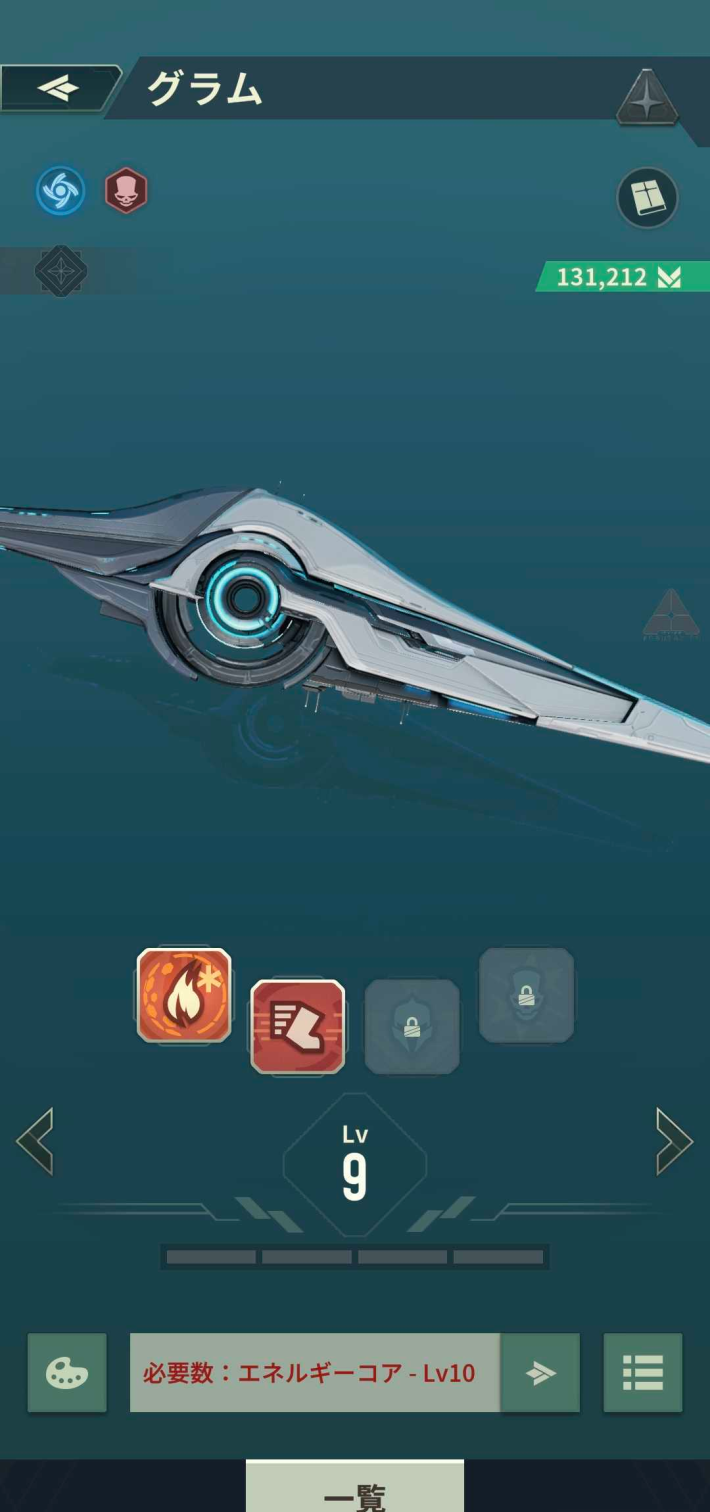Switch to the next ship with right arrow
This screenshot has width=710, height=1512.
(x=674, y=1141)
